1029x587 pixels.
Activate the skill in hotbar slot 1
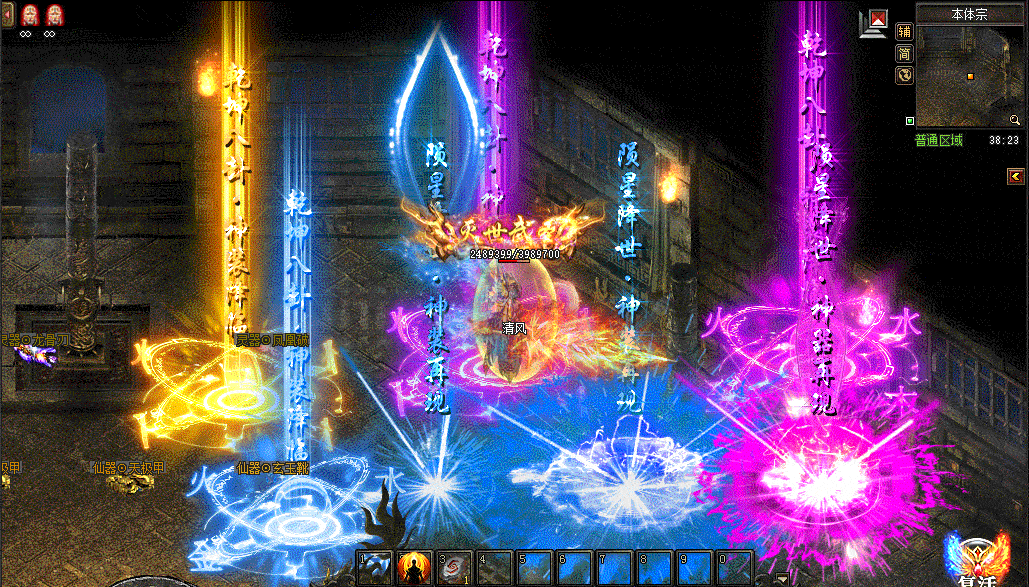point(376,567)
